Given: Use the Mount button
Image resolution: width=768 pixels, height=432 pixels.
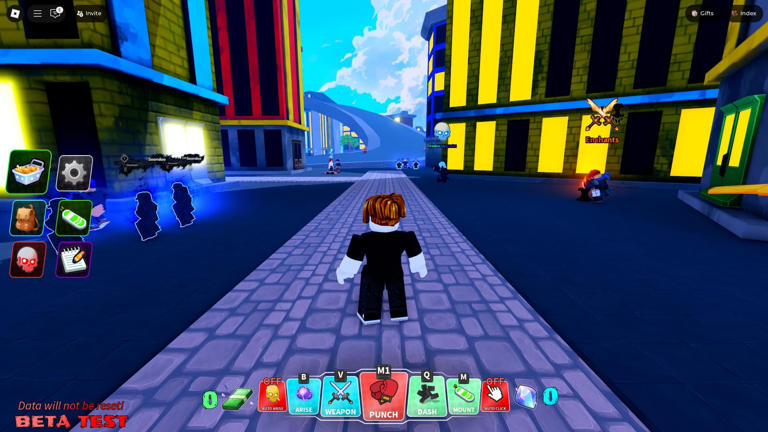Looking at the screenshot, I should pos(463,397).
